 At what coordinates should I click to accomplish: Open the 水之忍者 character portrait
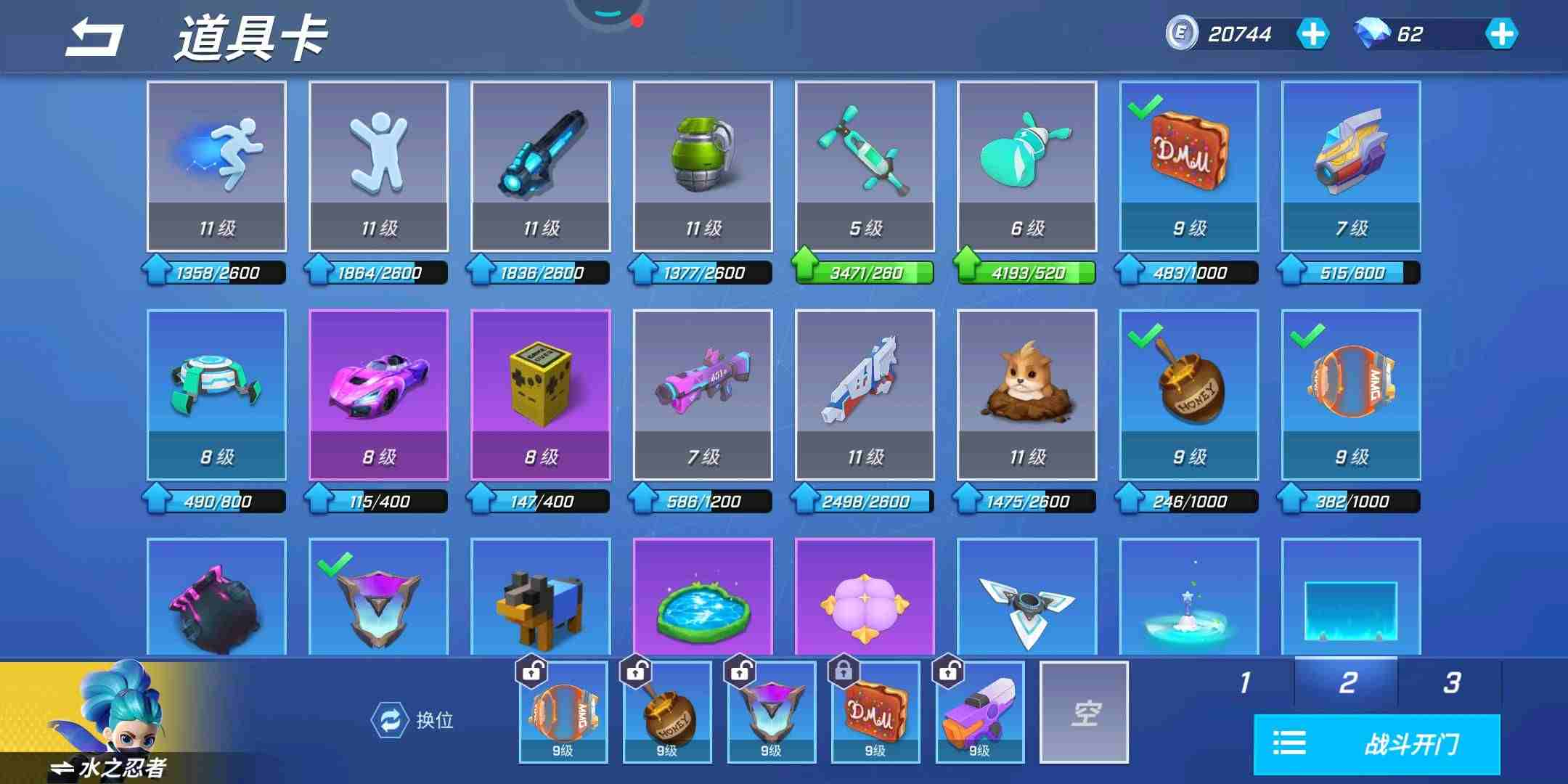[109, 722]
